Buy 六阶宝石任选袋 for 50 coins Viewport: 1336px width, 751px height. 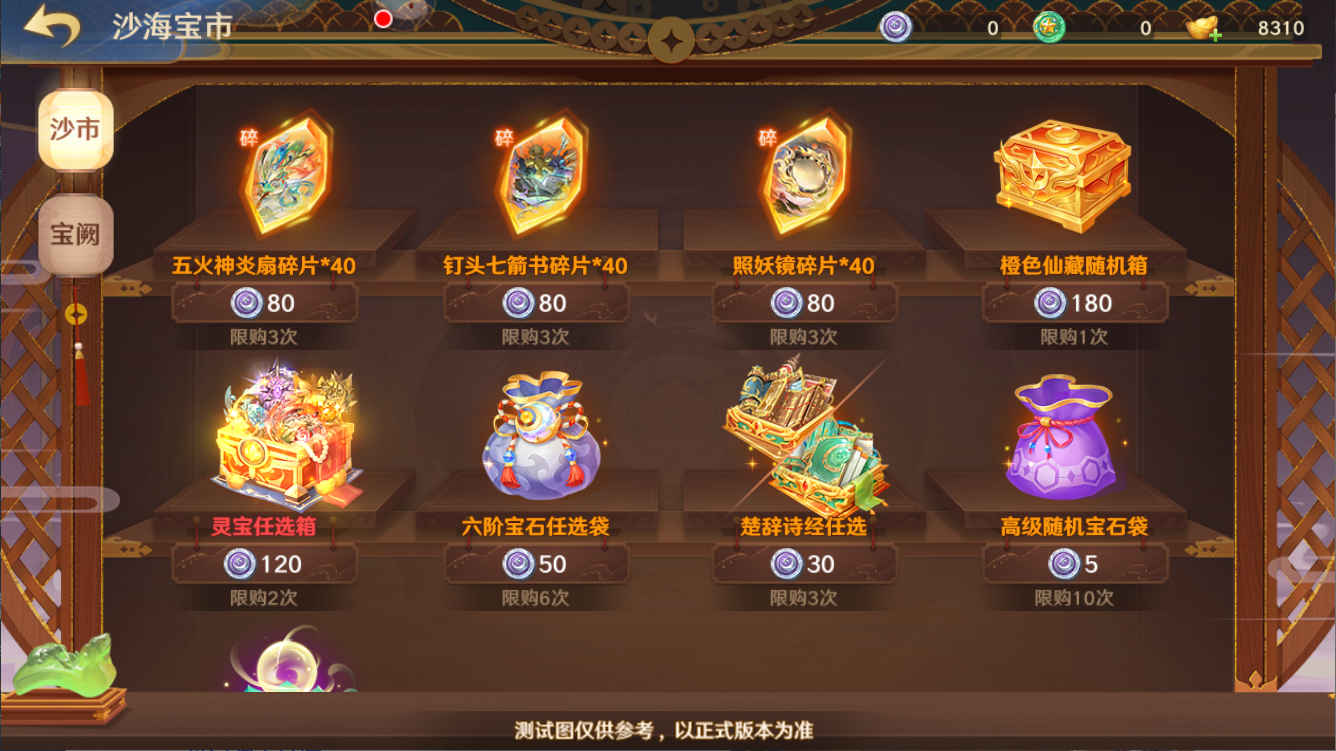click(x=536, y=564)
